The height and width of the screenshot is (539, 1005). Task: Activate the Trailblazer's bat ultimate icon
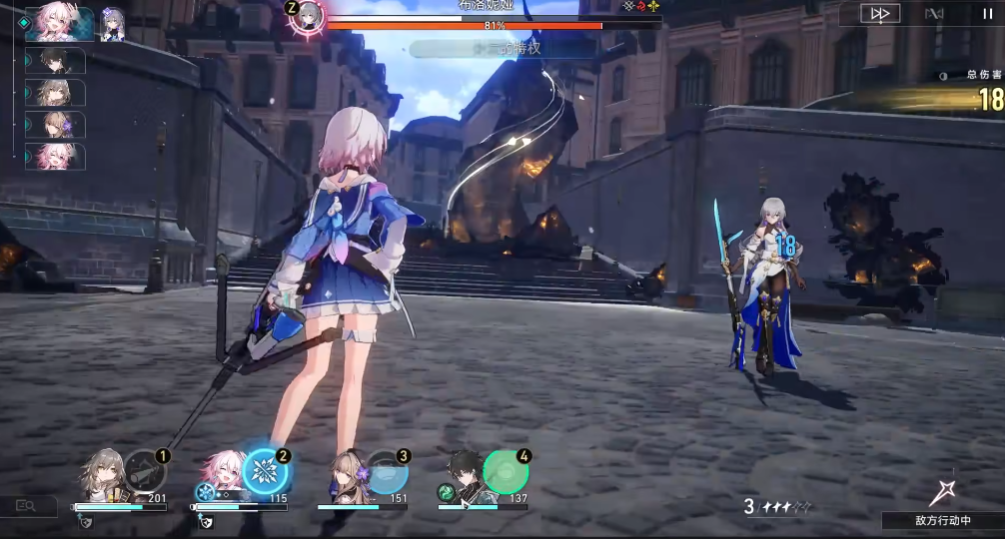point(144,473)
